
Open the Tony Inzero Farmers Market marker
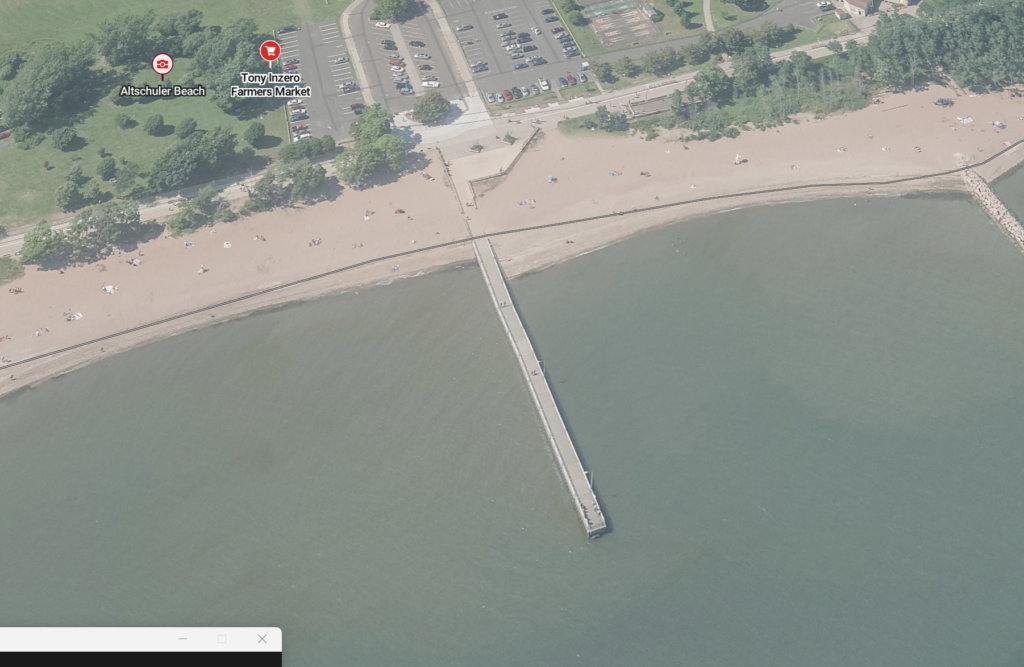[x=270, y=50]
